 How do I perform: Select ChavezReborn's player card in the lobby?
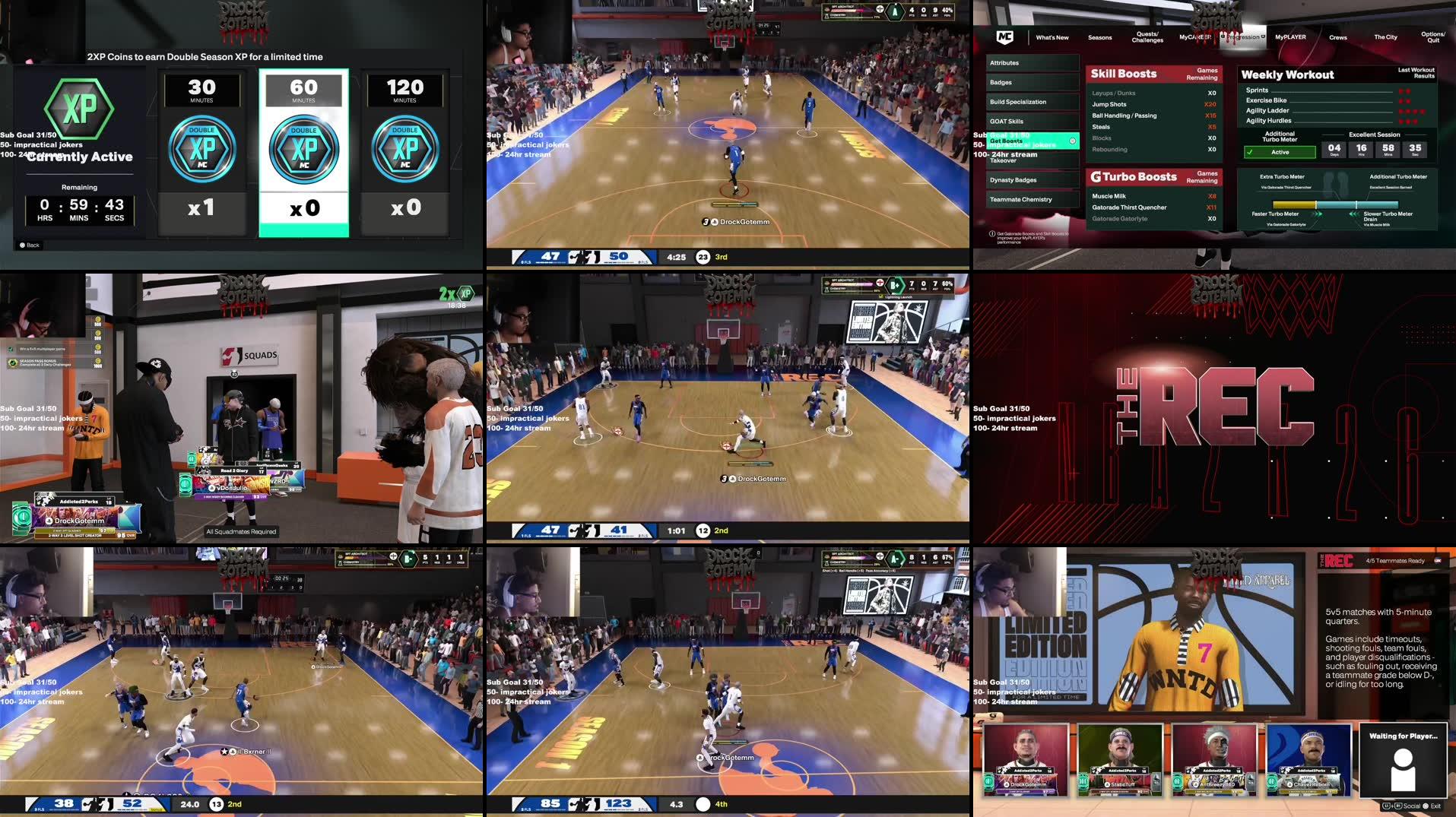click(x=1308, y=758)
